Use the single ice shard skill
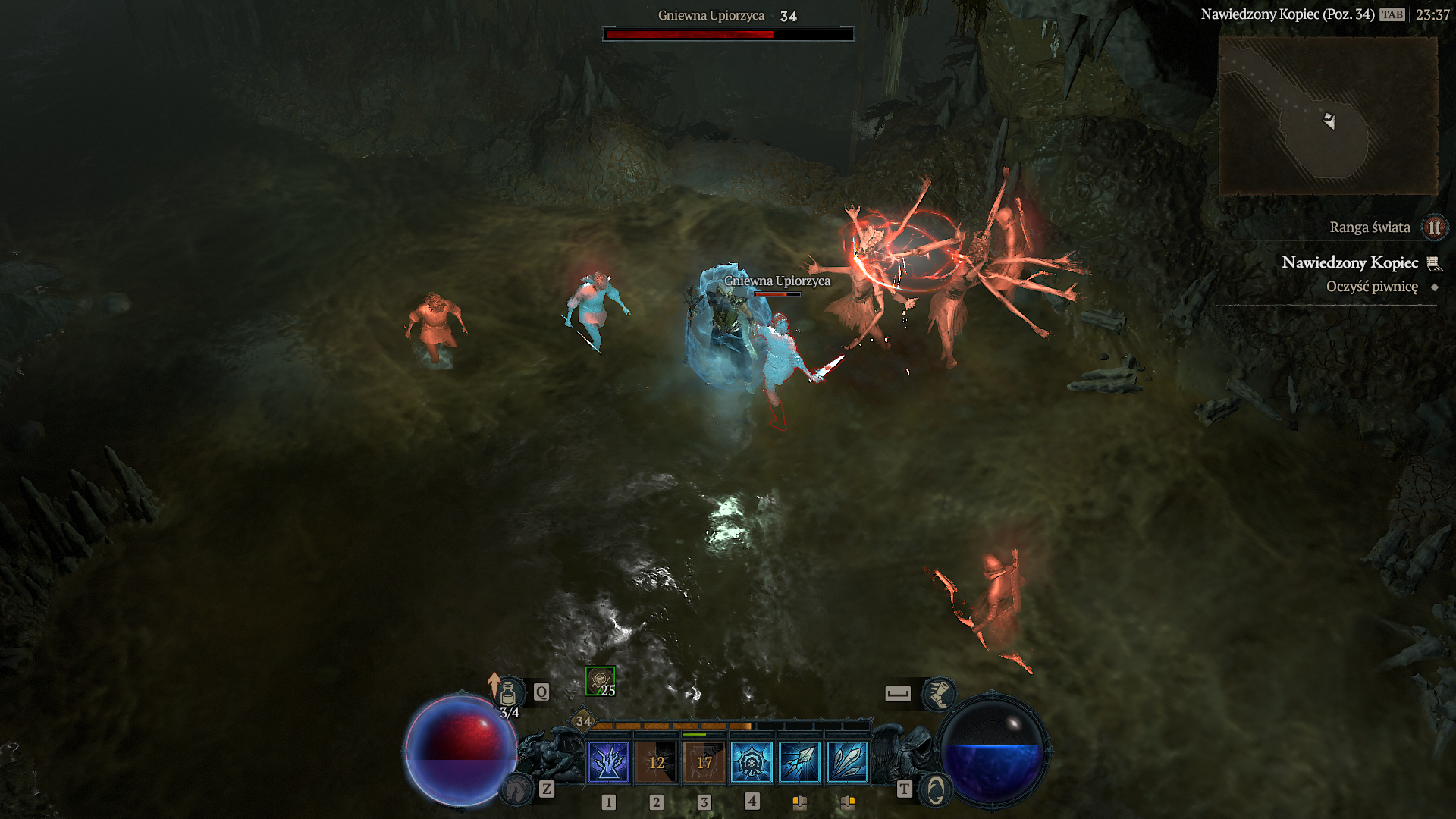 [799, 761]
